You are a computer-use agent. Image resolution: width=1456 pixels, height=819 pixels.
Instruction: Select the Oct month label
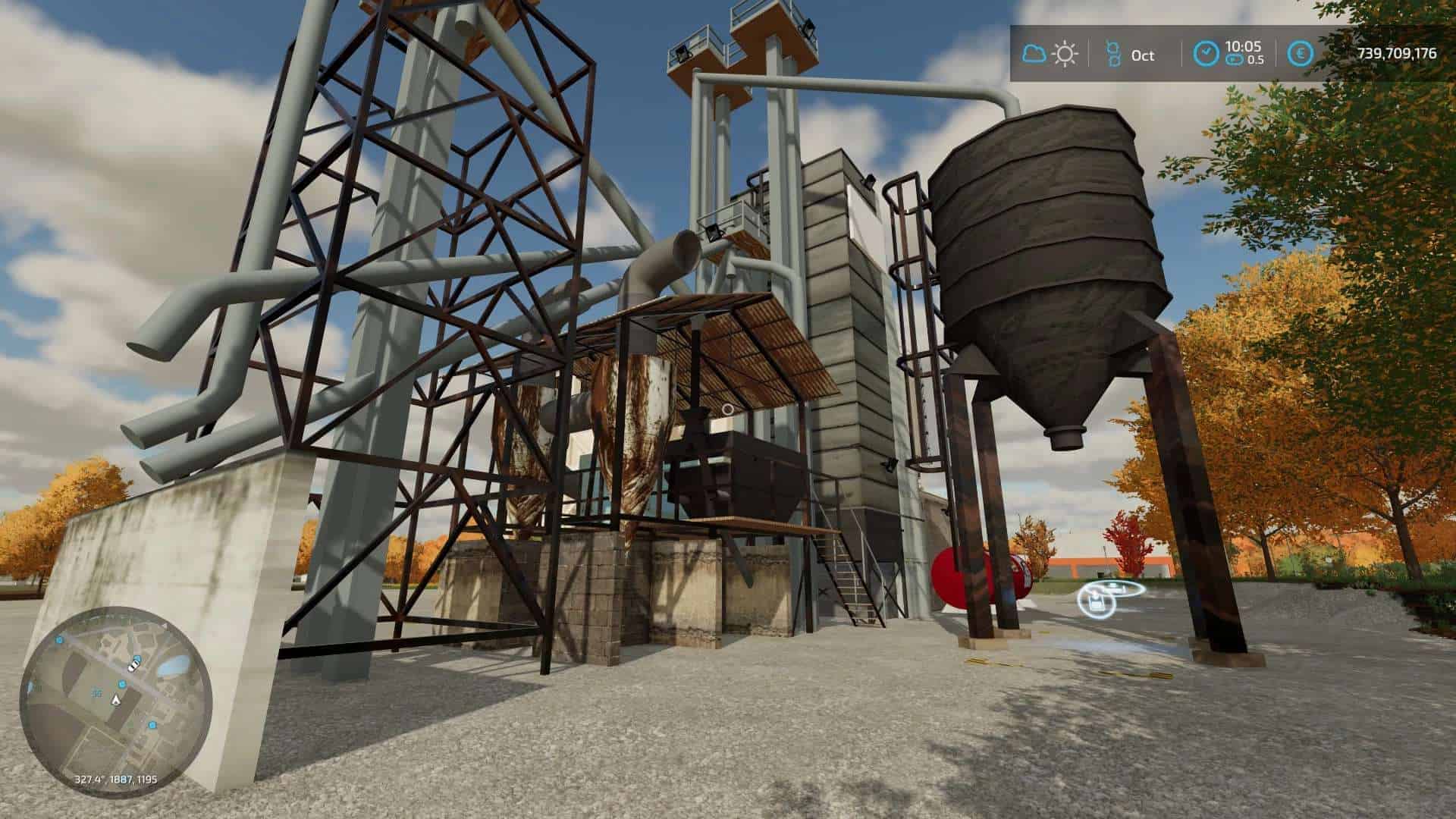1142,55
